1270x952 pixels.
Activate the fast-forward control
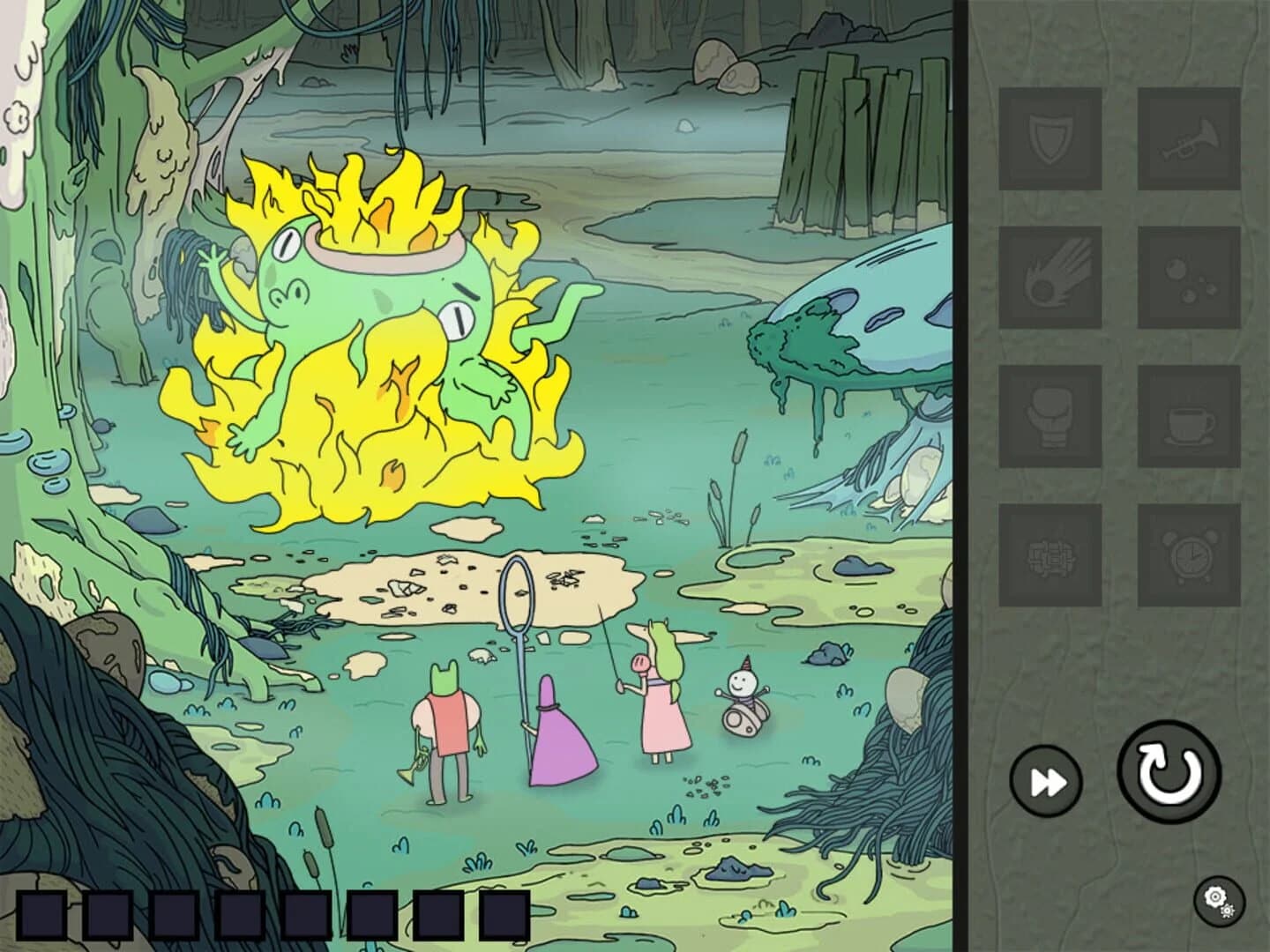(1046, 779)
